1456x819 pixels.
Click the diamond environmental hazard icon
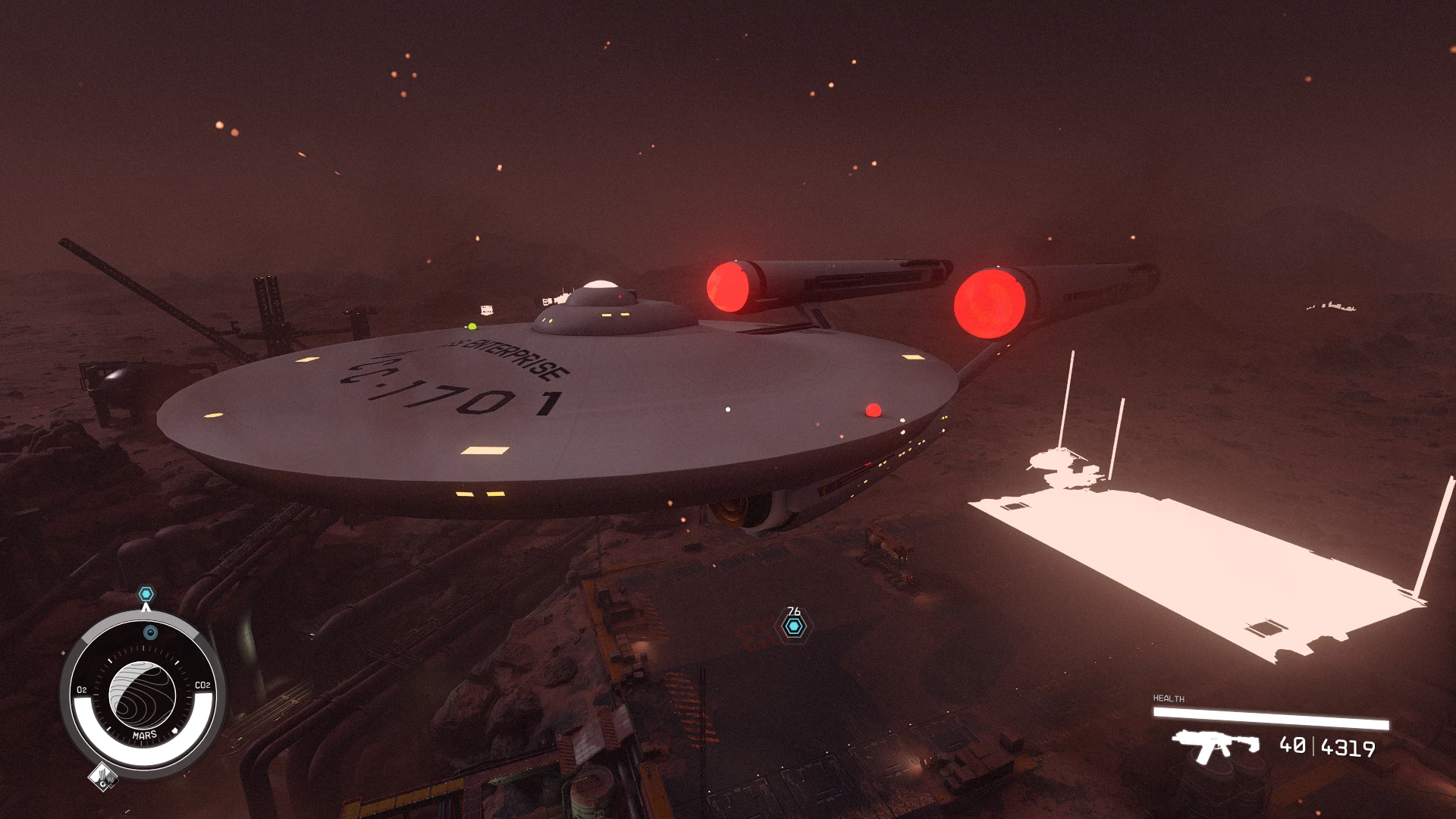click(102, 777)
